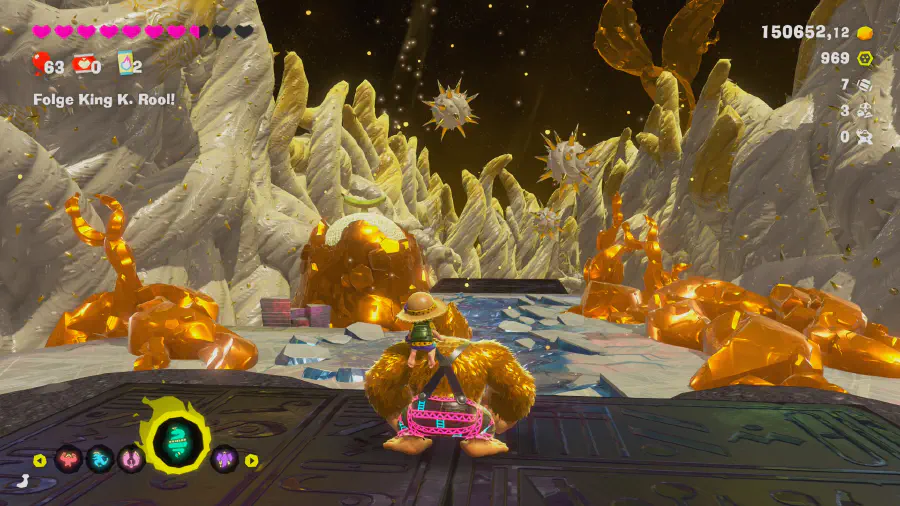Viewport: 900px width, 506px height.
Task: Click the gold nugget currency icon
Action: (x=866, y=32)
